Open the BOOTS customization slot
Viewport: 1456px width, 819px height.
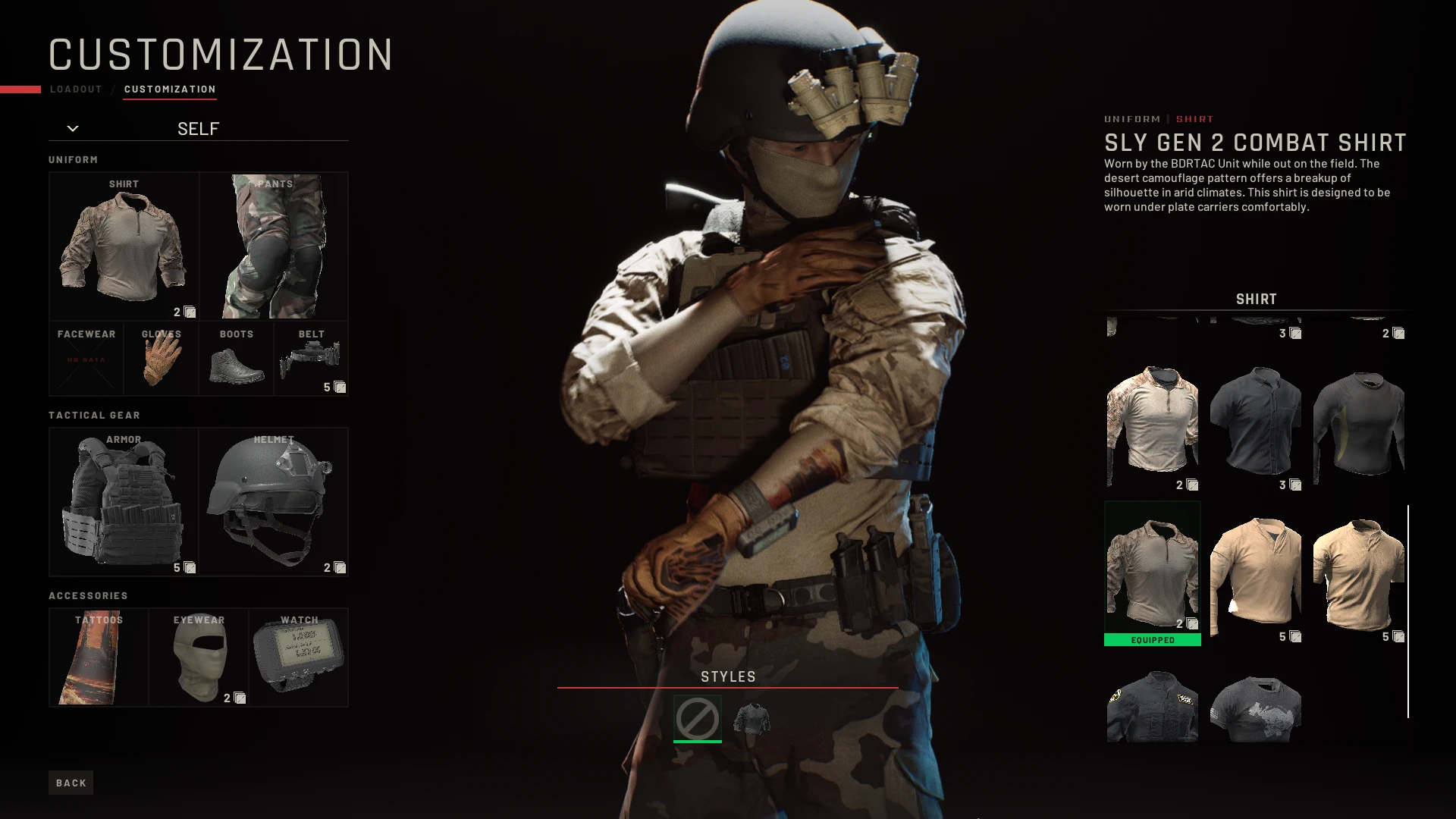236,358
